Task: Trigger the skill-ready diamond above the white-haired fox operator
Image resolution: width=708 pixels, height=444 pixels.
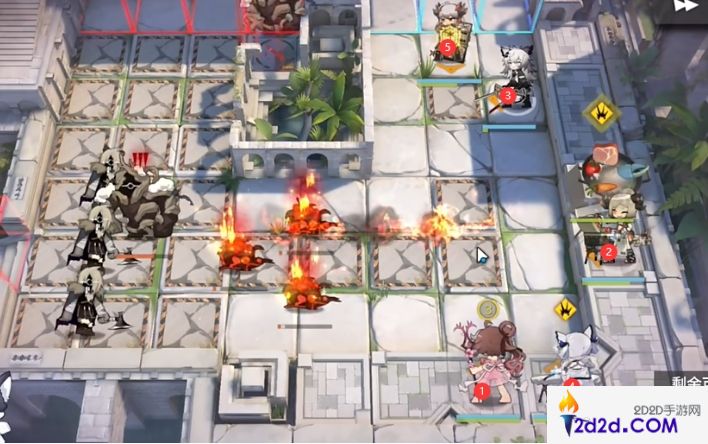Action: (x=567, y=308)
